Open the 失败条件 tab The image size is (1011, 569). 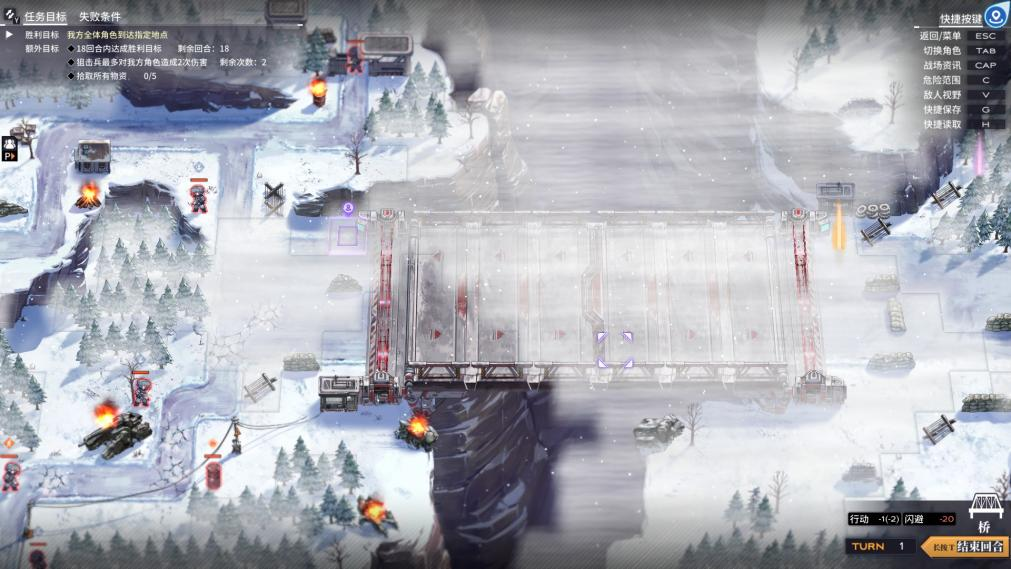[100, 17]
